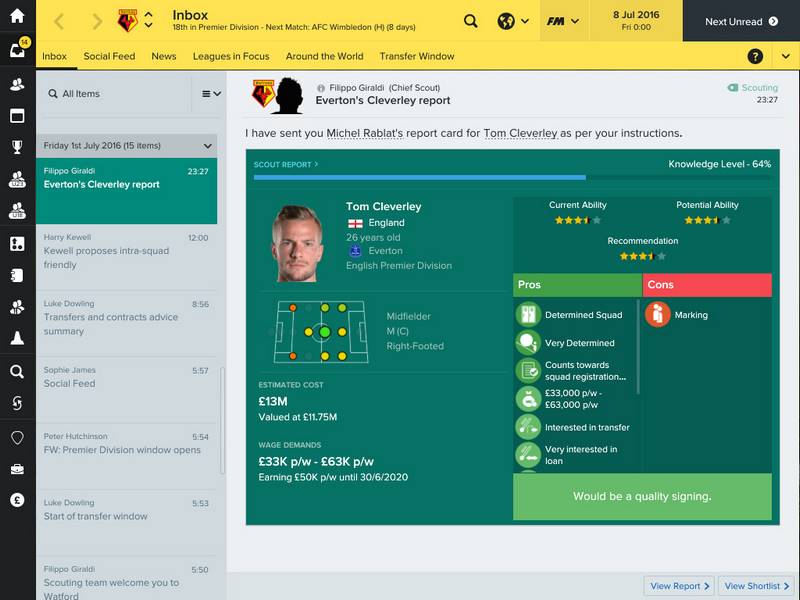The image size is (800, 600).
Task: Open Michel Rablat's profile link
Action: [x=367, y=133]
